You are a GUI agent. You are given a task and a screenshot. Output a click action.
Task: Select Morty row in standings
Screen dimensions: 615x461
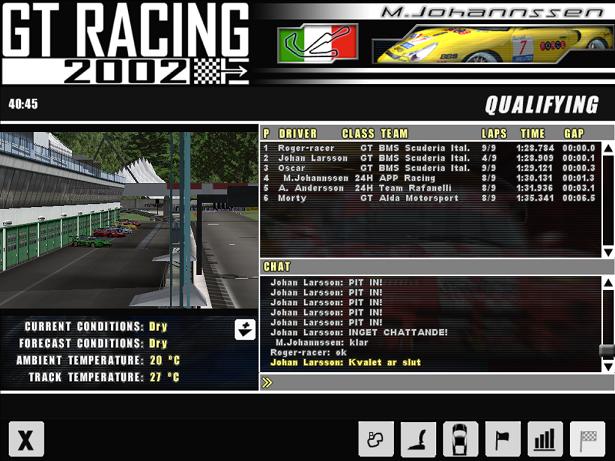click(430, 198)
